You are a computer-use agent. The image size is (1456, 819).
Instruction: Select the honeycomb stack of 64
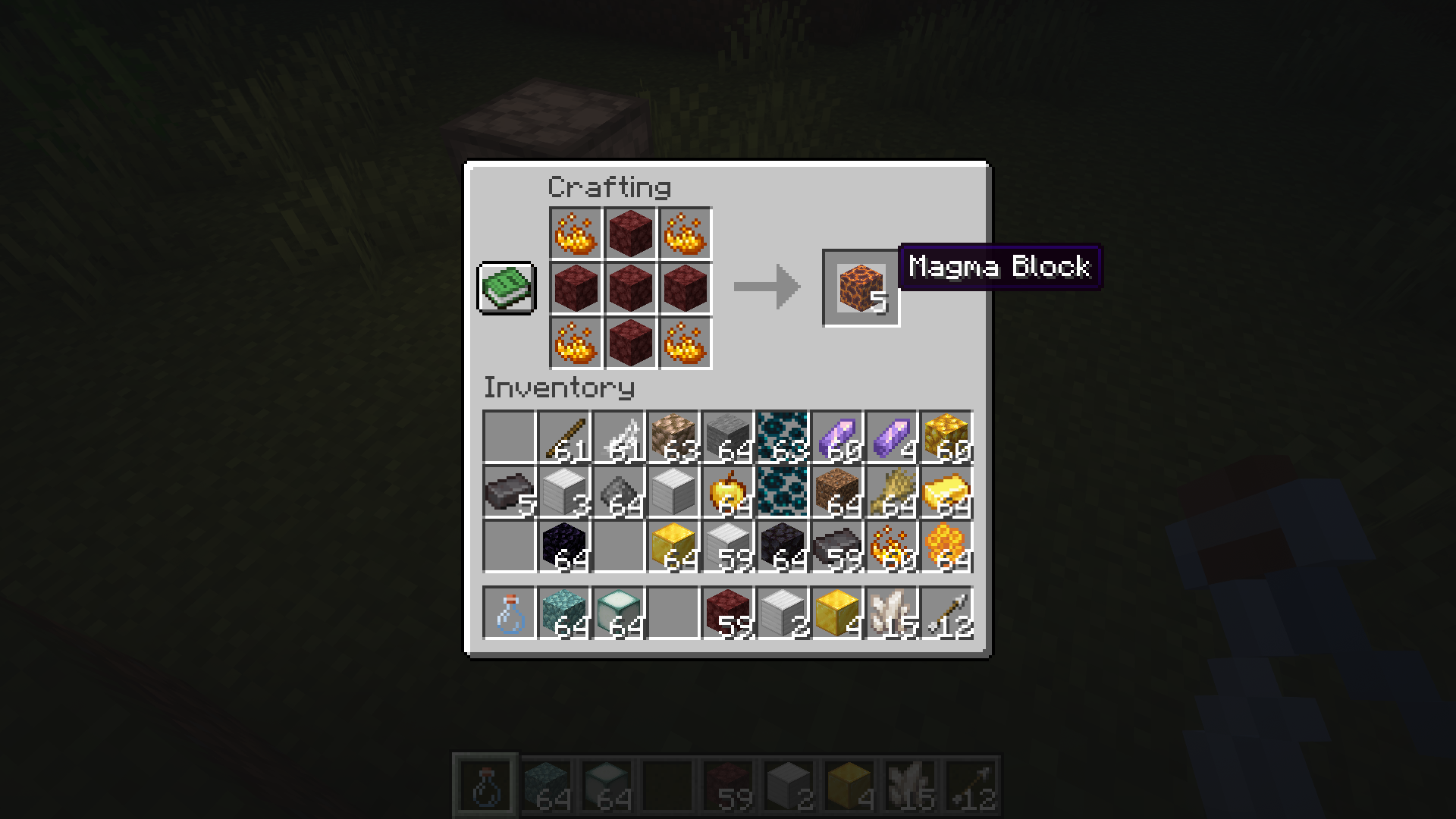[x=946, y=547]
